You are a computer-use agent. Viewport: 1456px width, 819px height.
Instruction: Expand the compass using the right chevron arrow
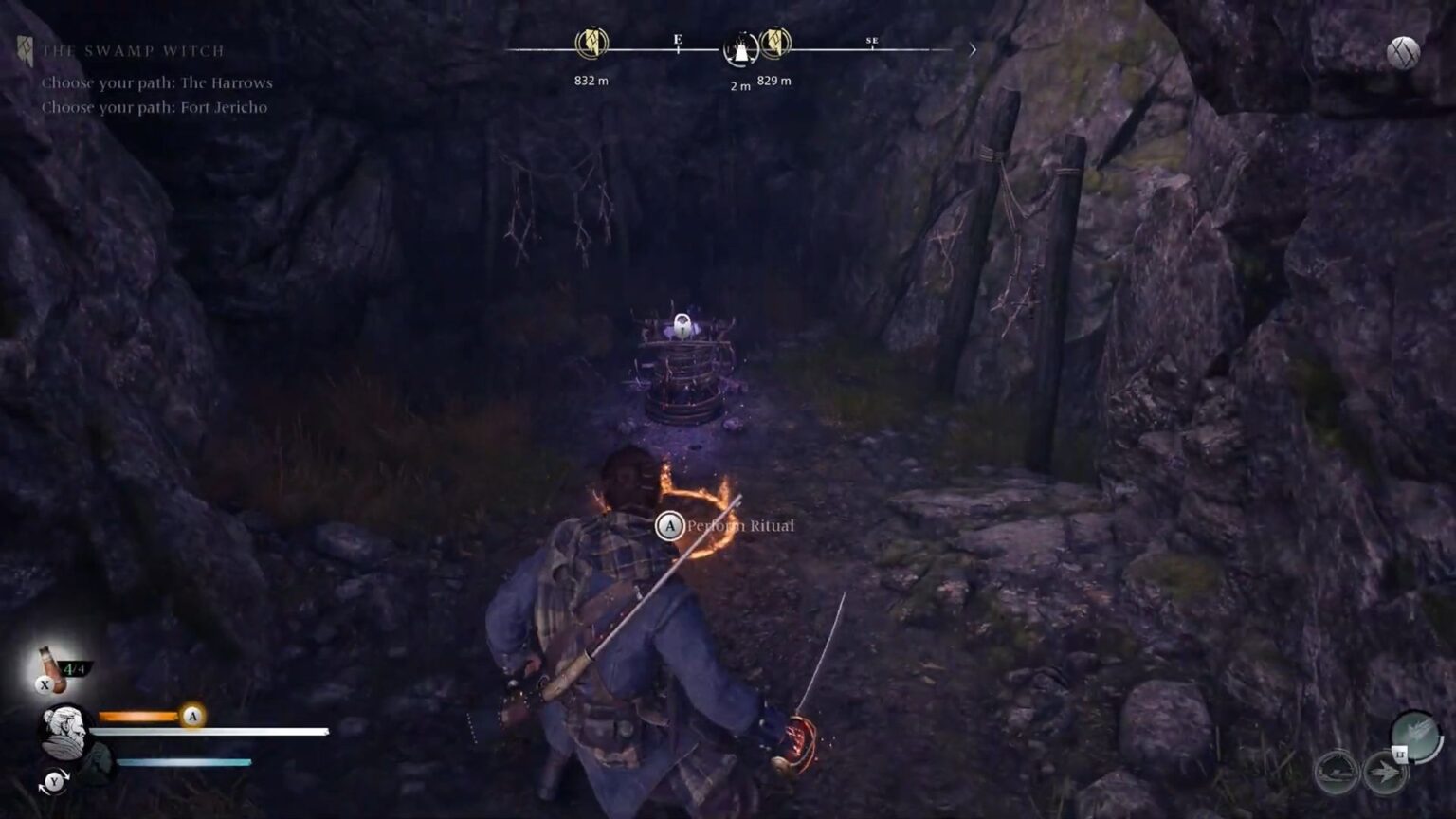(x=971, y=49)
